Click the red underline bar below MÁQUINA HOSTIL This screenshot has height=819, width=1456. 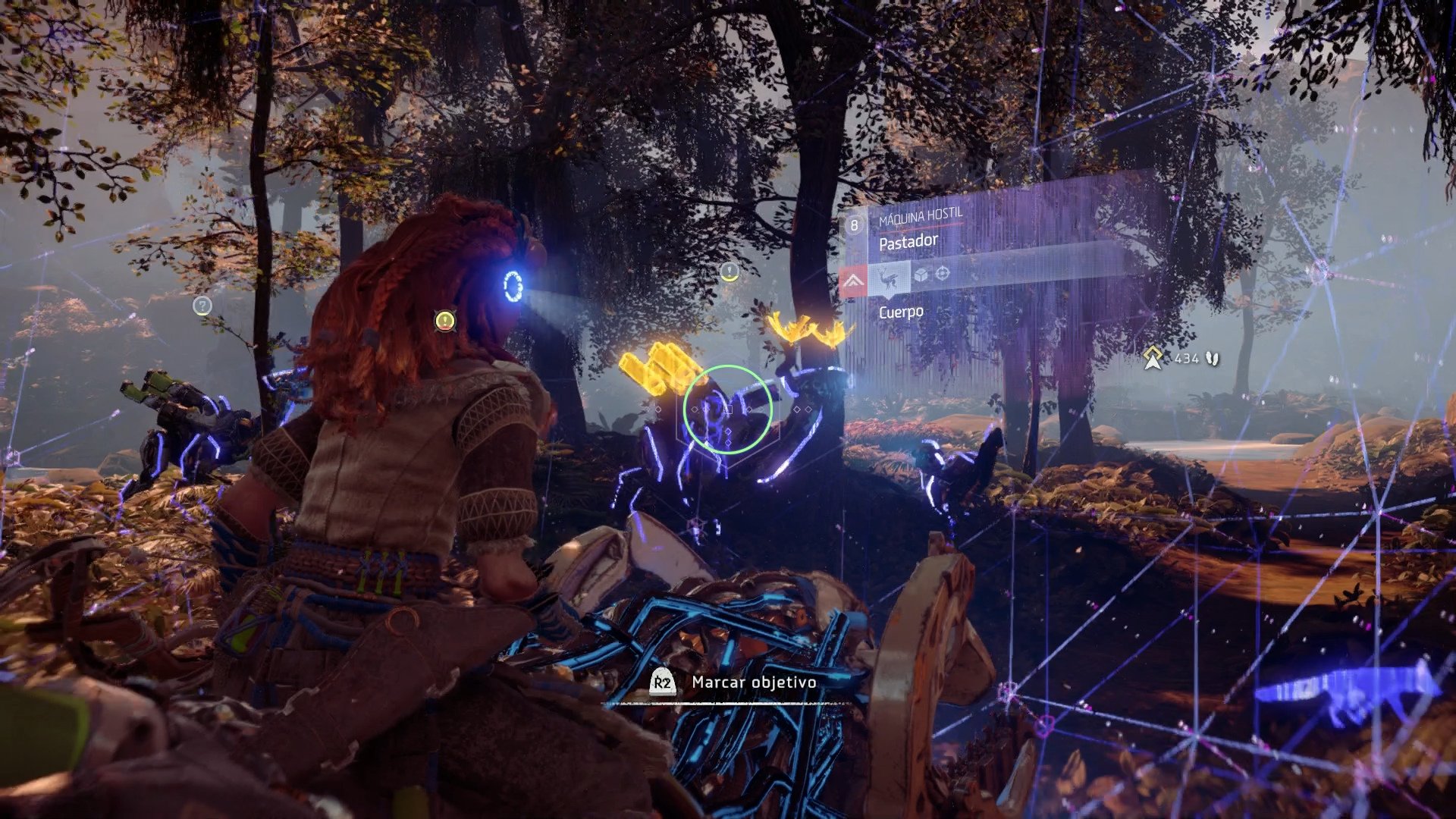pos(921,227)
